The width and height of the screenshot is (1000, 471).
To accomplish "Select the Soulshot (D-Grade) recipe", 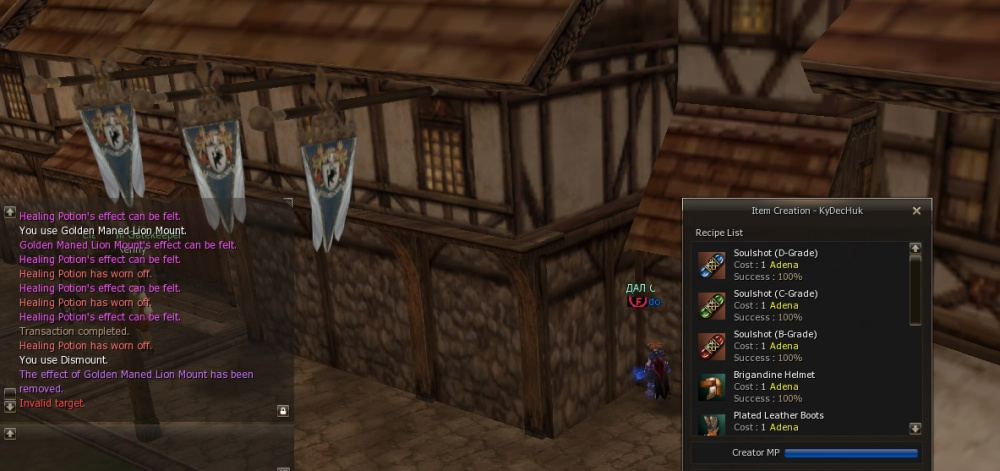I will pyautogui.click(x=775, y=265).
